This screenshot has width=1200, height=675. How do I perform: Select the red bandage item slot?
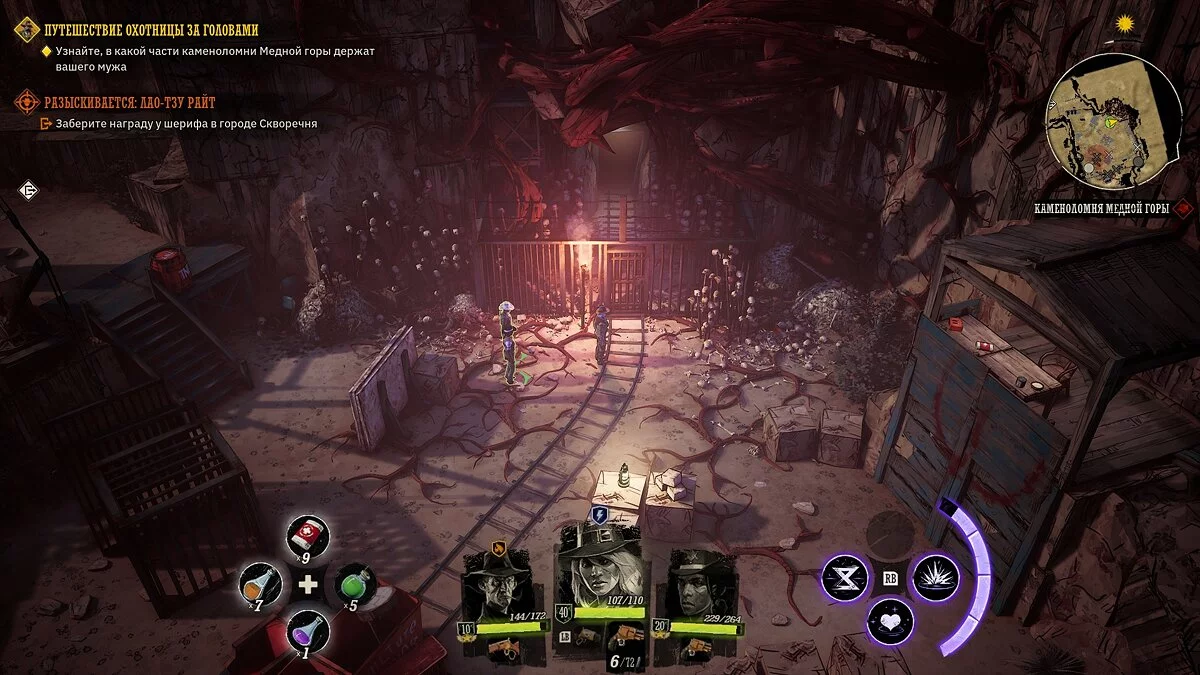click(x=307, y=535)
